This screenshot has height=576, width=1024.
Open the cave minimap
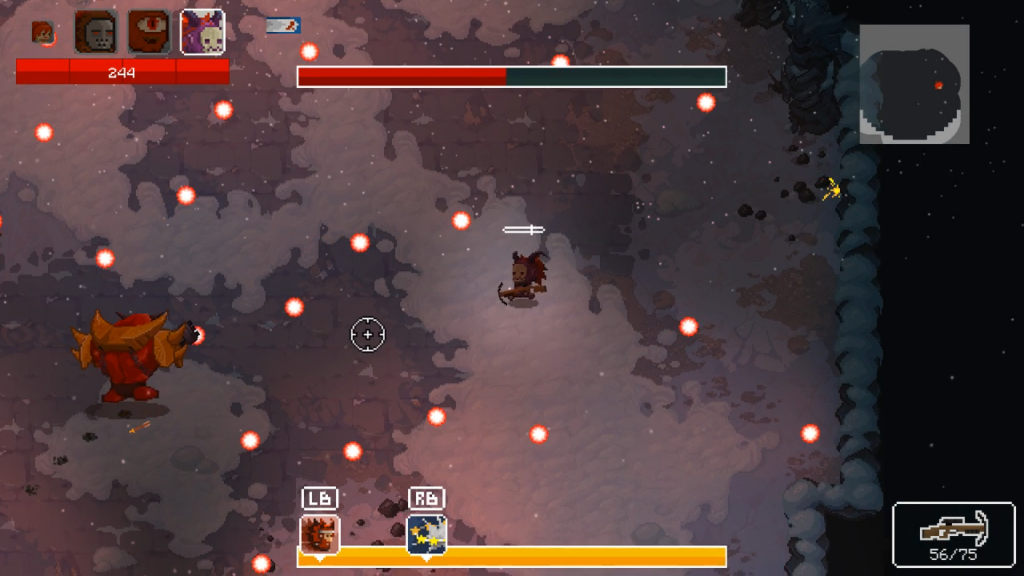pyautogui.click(x=914, y=84)
